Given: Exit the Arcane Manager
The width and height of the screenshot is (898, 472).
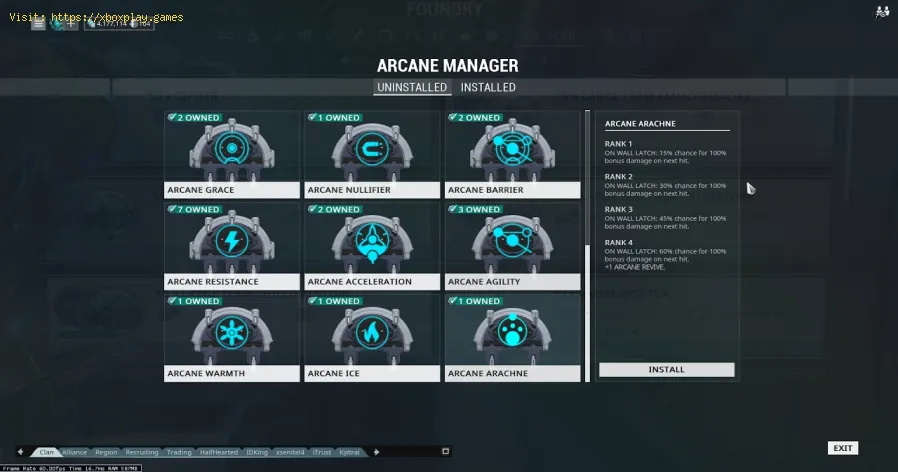Looking at the screenshot, I should [x=842, y=448].
